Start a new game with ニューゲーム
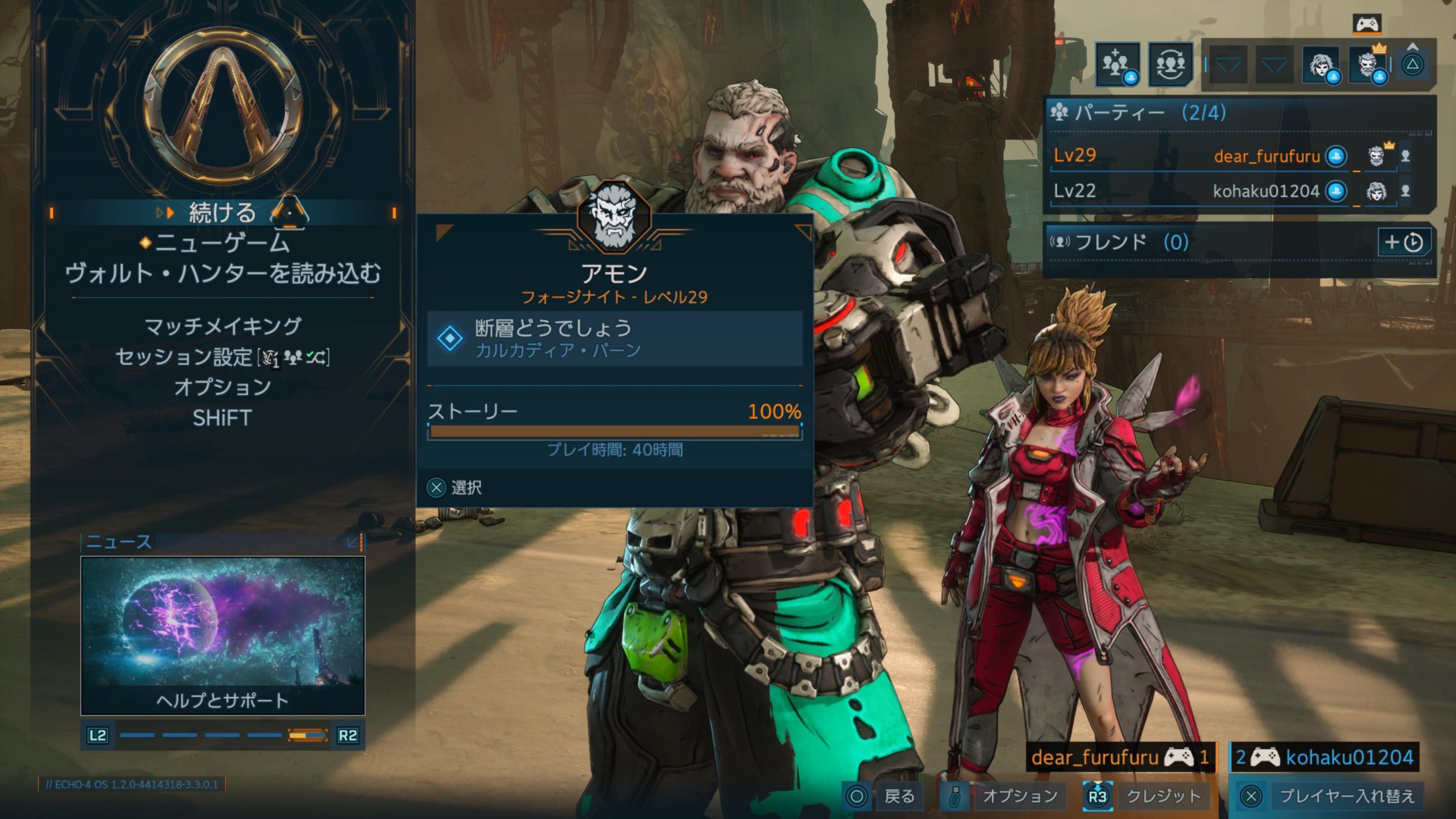 pyautogui.click(x=222, y=243)
